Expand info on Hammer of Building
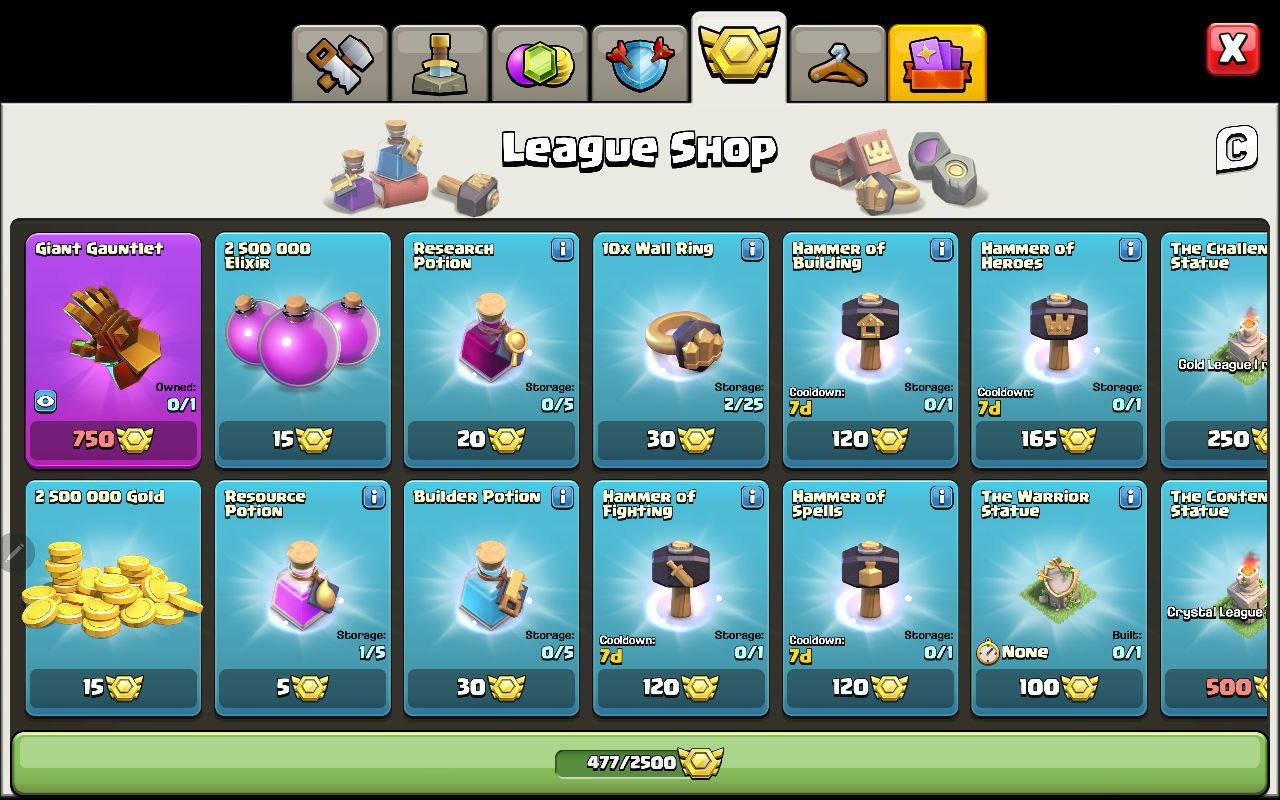Screen dimensions: 1280x800 940,250
